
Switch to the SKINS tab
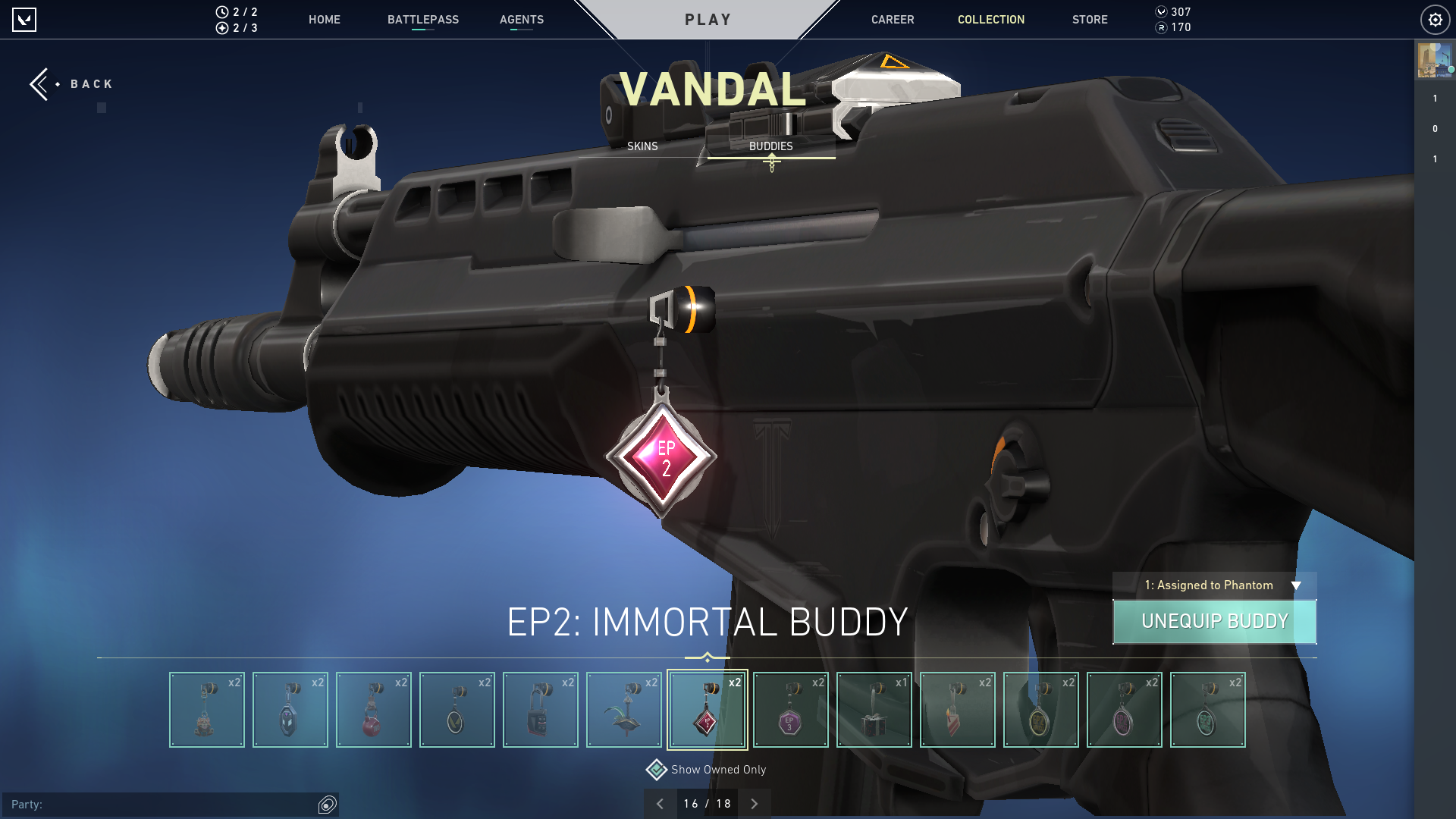click(x=642, y=146)
